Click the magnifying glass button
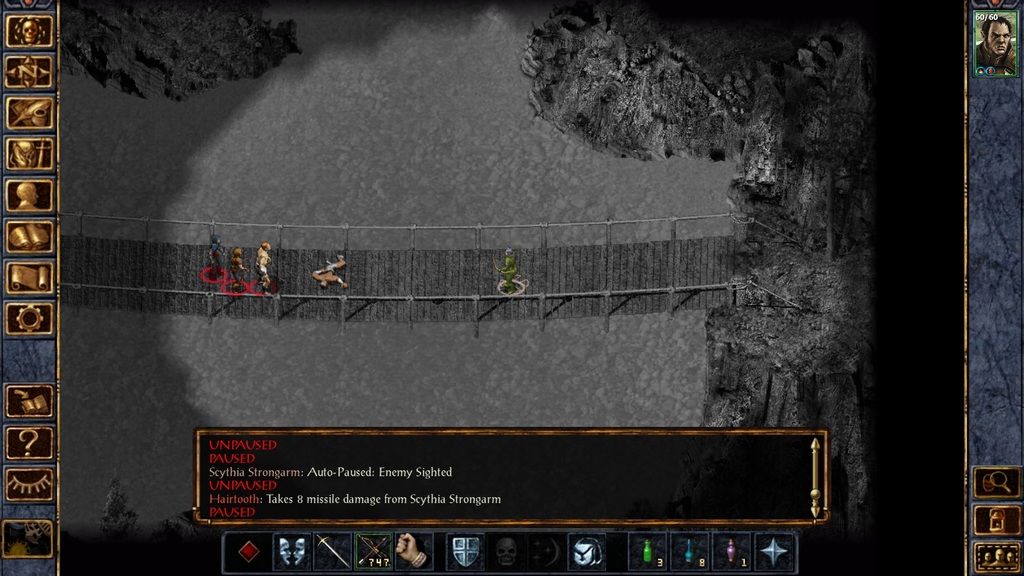Viewport: 1024px width, 576px height. [996, 483]
